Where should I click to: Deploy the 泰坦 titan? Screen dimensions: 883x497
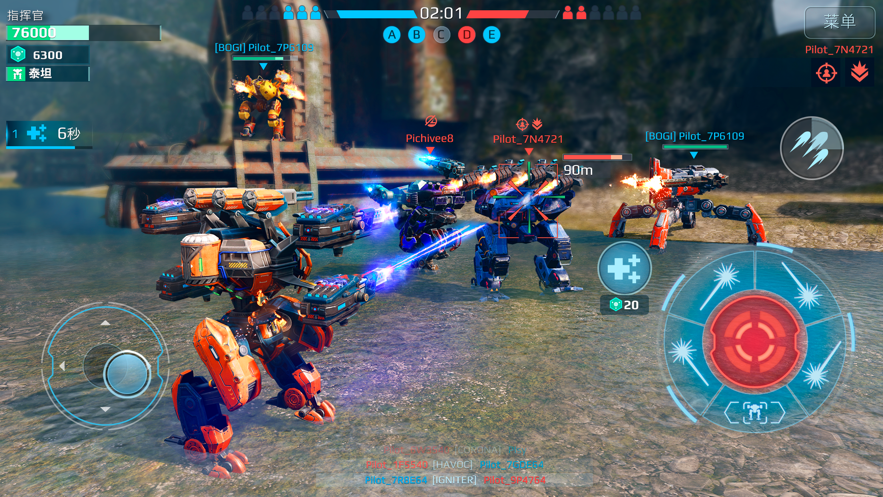47,74
